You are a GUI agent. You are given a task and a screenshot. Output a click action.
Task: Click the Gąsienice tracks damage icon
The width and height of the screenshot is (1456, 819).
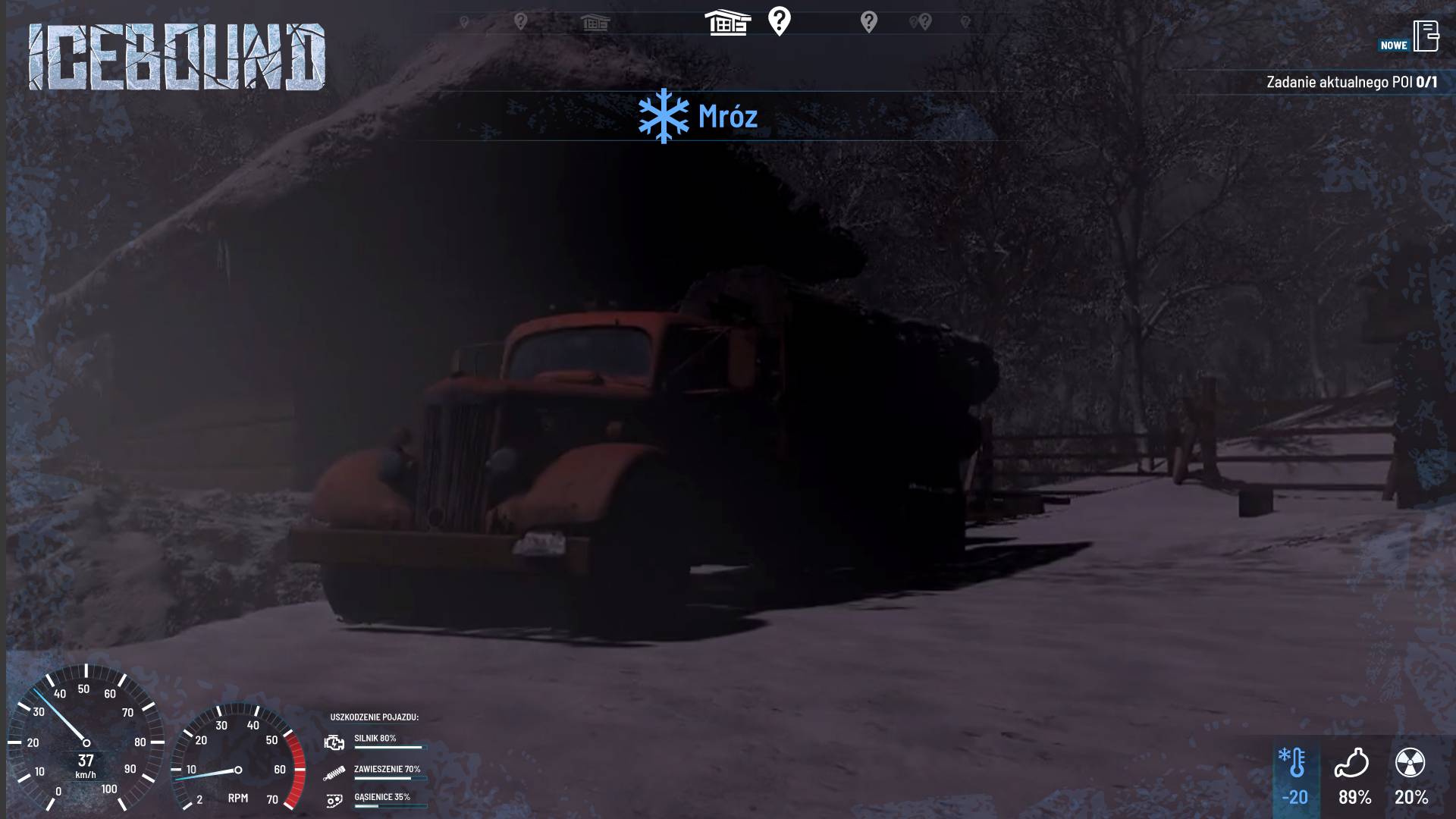point(334,801)
